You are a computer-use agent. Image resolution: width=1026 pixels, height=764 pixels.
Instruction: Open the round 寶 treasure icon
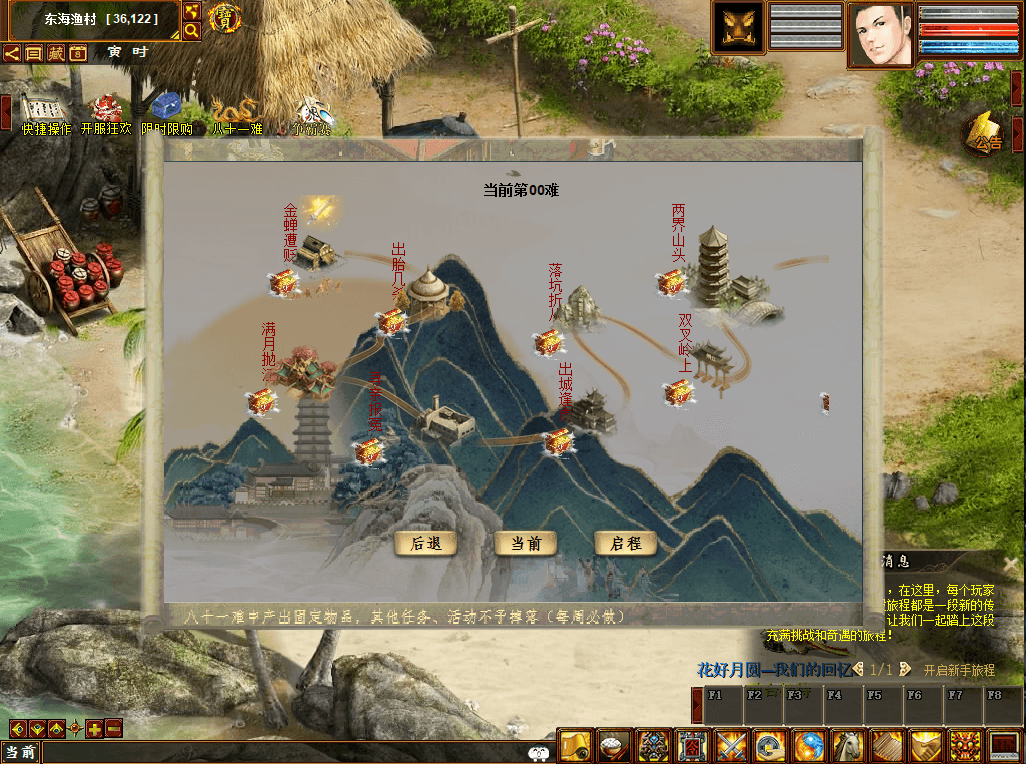coord(227,18)
